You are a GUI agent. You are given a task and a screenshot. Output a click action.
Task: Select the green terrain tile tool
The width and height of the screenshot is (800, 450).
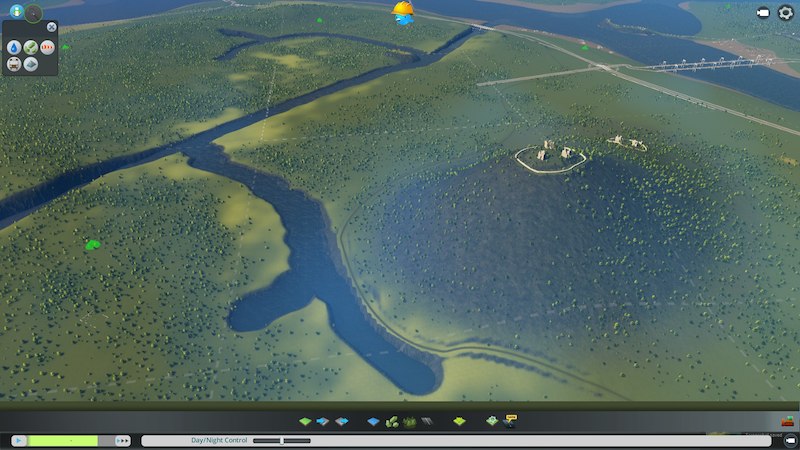tap(305, 422)
